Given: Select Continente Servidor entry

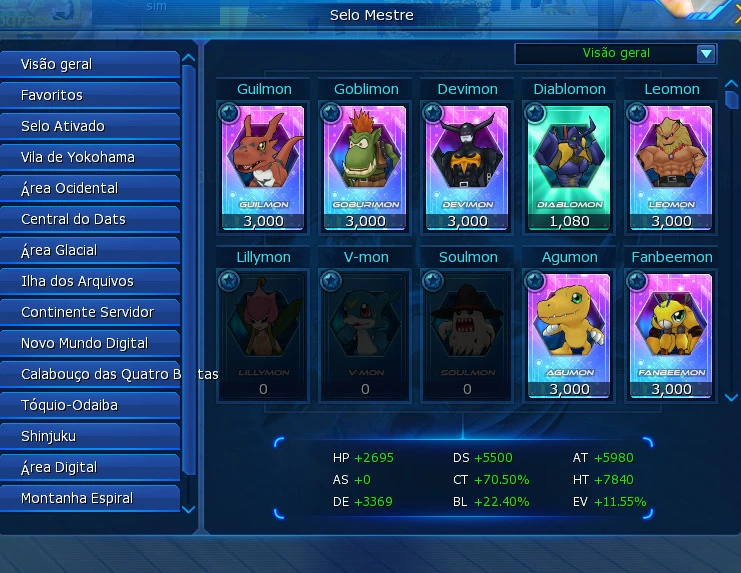Looking at the screenshot, I should coord(90,312).
